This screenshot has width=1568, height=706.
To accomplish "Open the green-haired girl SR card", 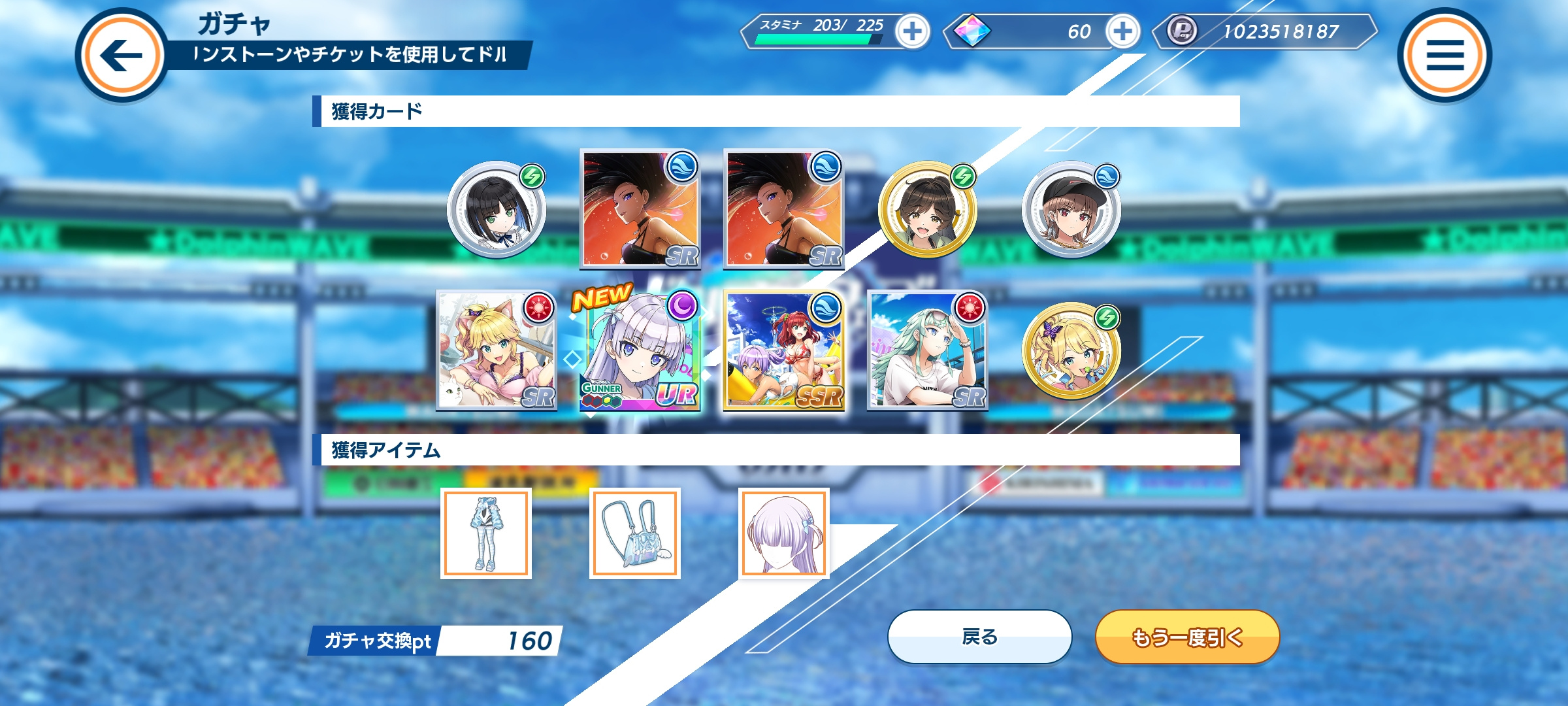I will [x=927, y=351].
